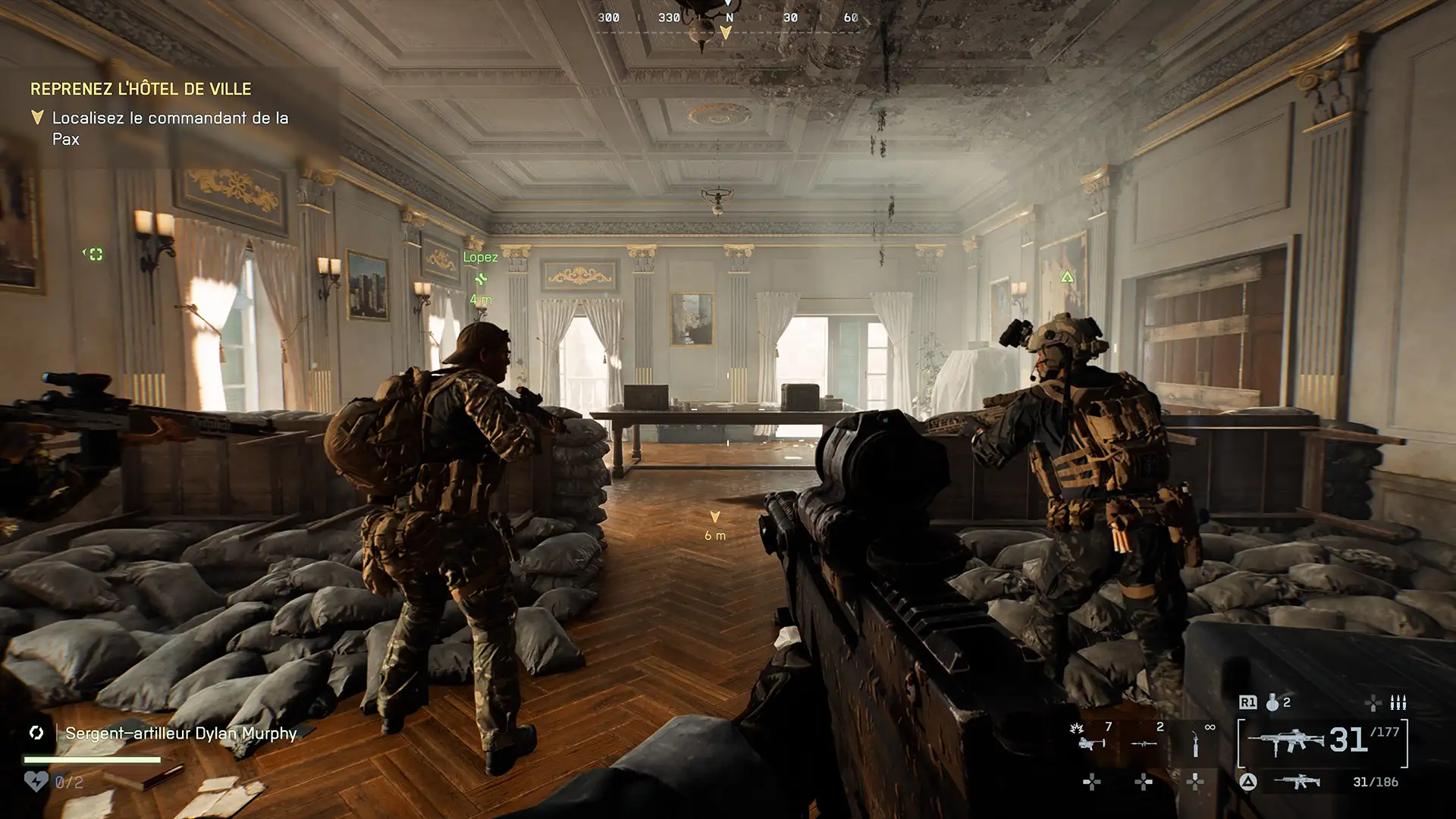Click the 'Reprenez l'hôtel de ville' mission title
This screenshot has width=1456, height=819.
point(140,89)
